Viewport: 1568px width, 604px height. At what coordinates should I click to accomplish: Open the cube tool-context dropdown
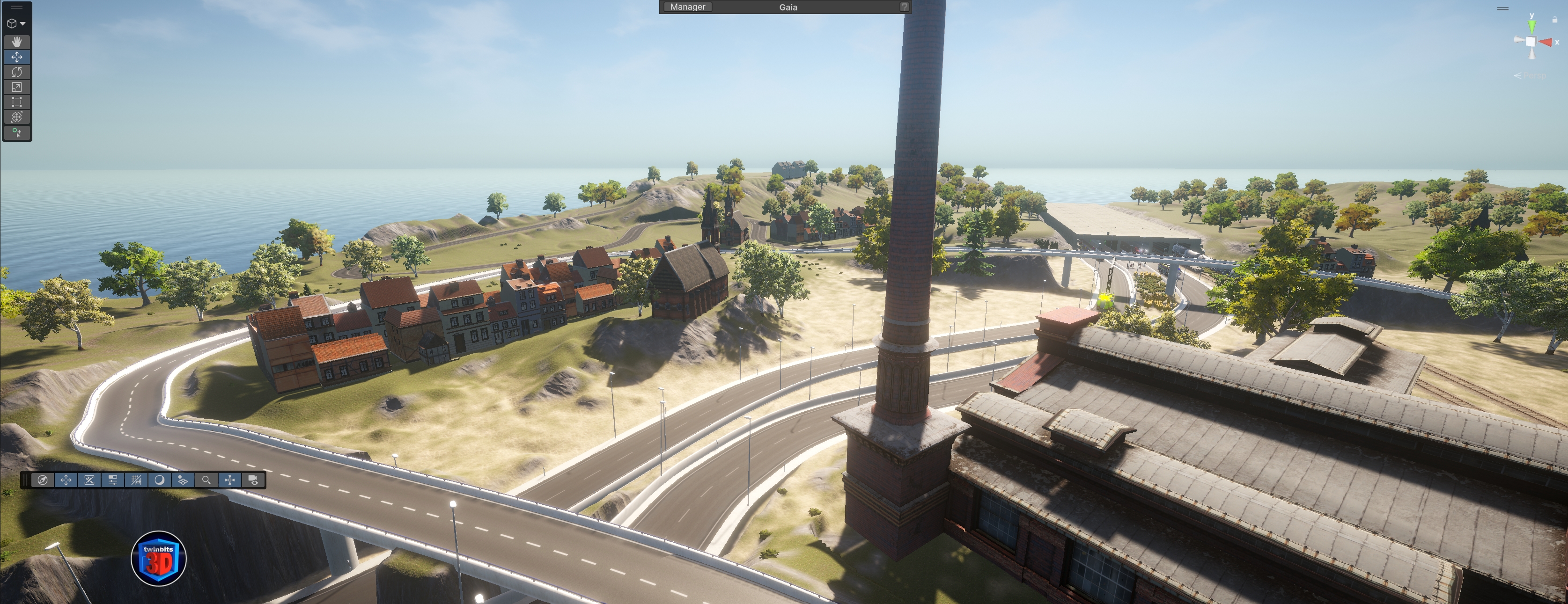pos(16,24)
